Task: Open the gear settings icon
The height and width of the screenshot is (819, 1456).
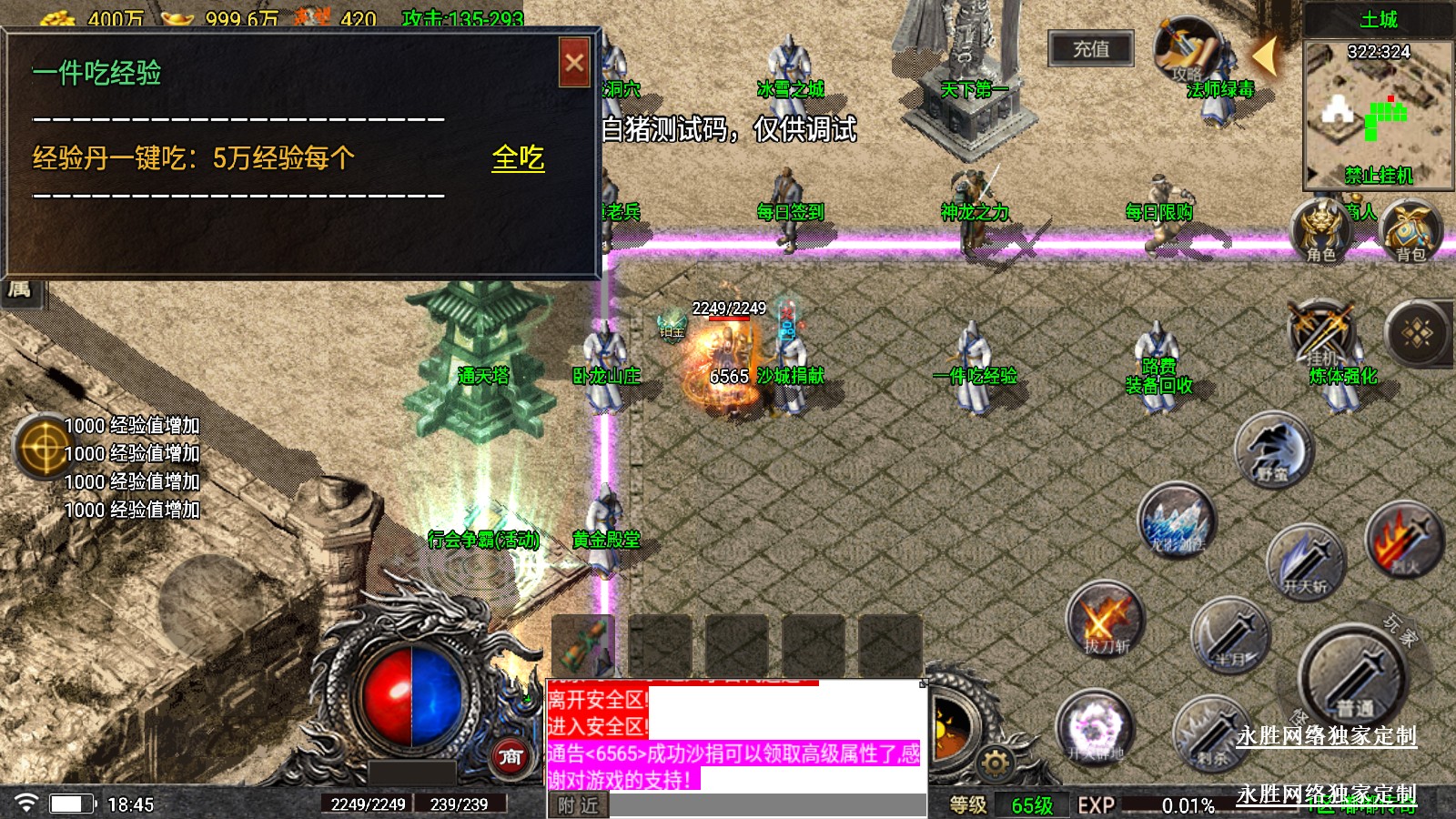Action: (x=996, y=762)
